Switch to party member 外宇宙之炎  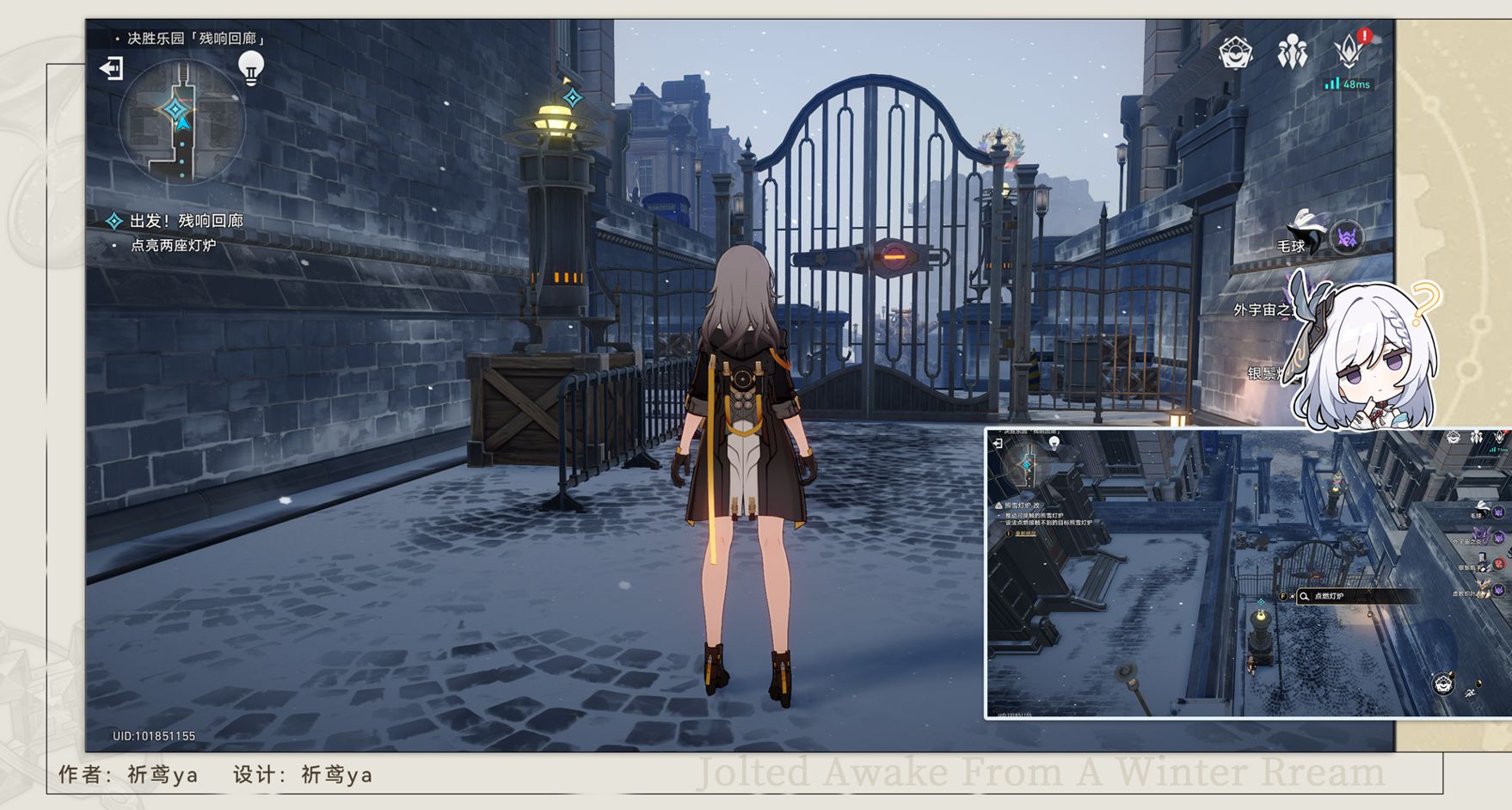(x=1264, y=309)
